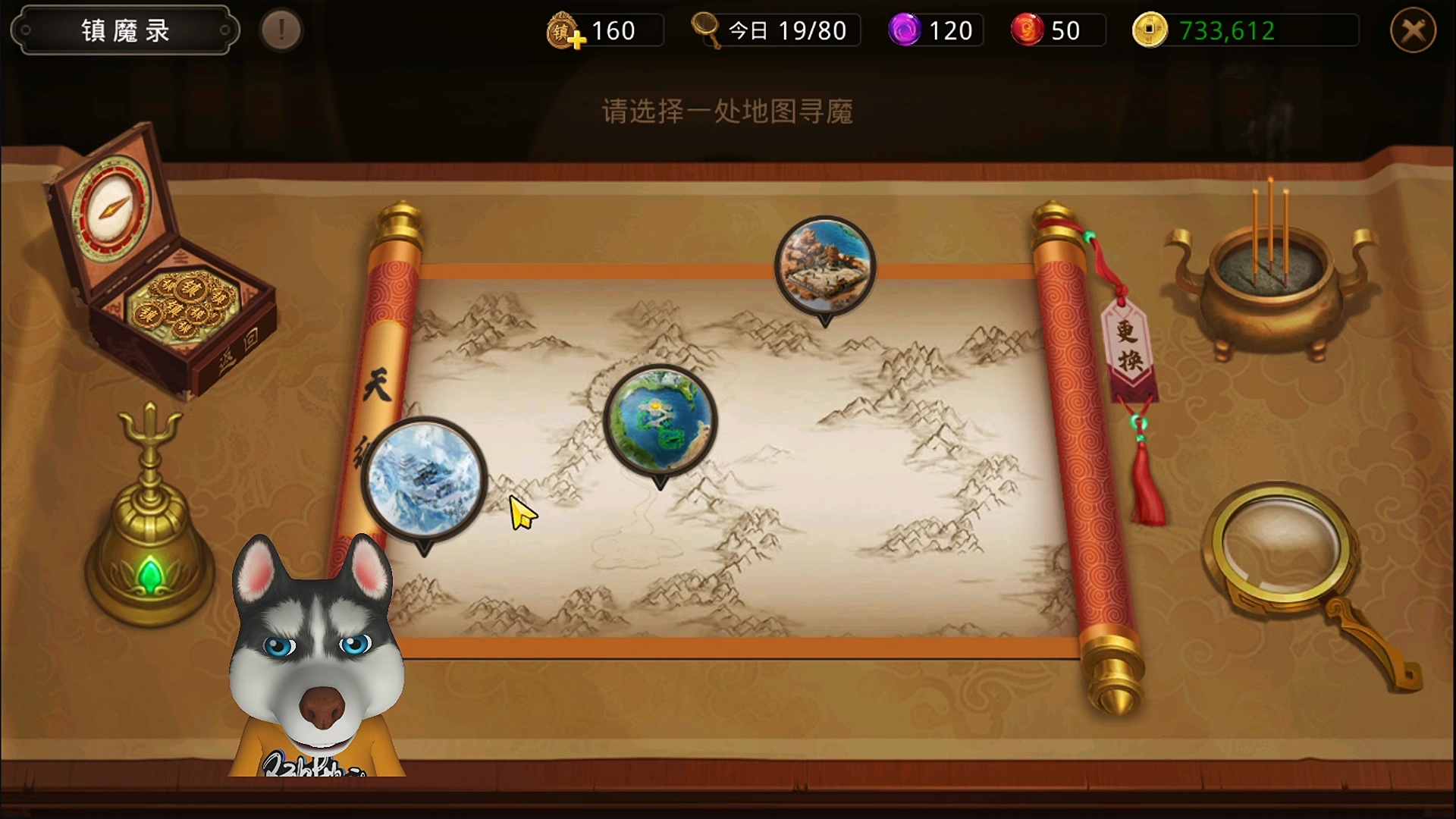The width and height of the screenshot is (1456, 819).
Task: Click the 更换 tag to swap maps
Action: 1129,345
